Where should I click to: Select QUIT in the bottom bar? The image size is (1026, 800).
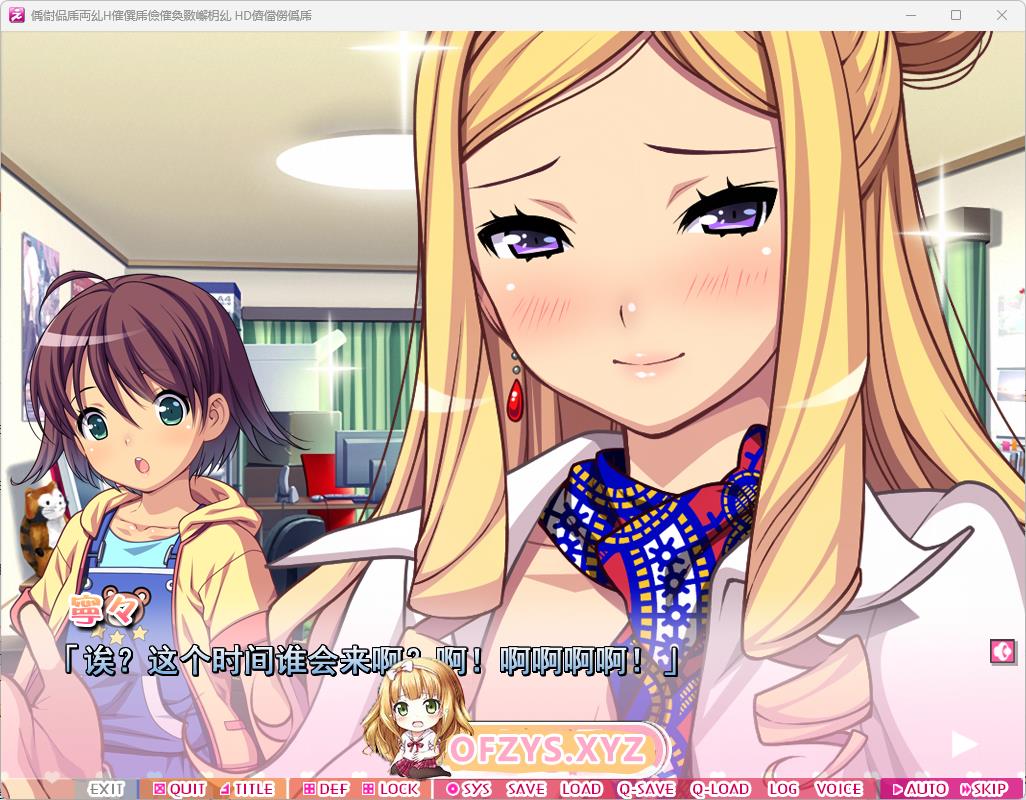180,789
